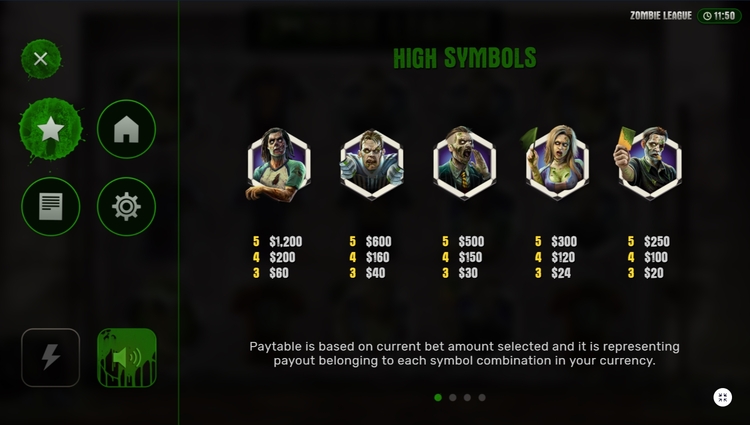The width and height of the screenshot is (750, 425).
Task: Select the star paytable tab
Action: pos(51,130)
